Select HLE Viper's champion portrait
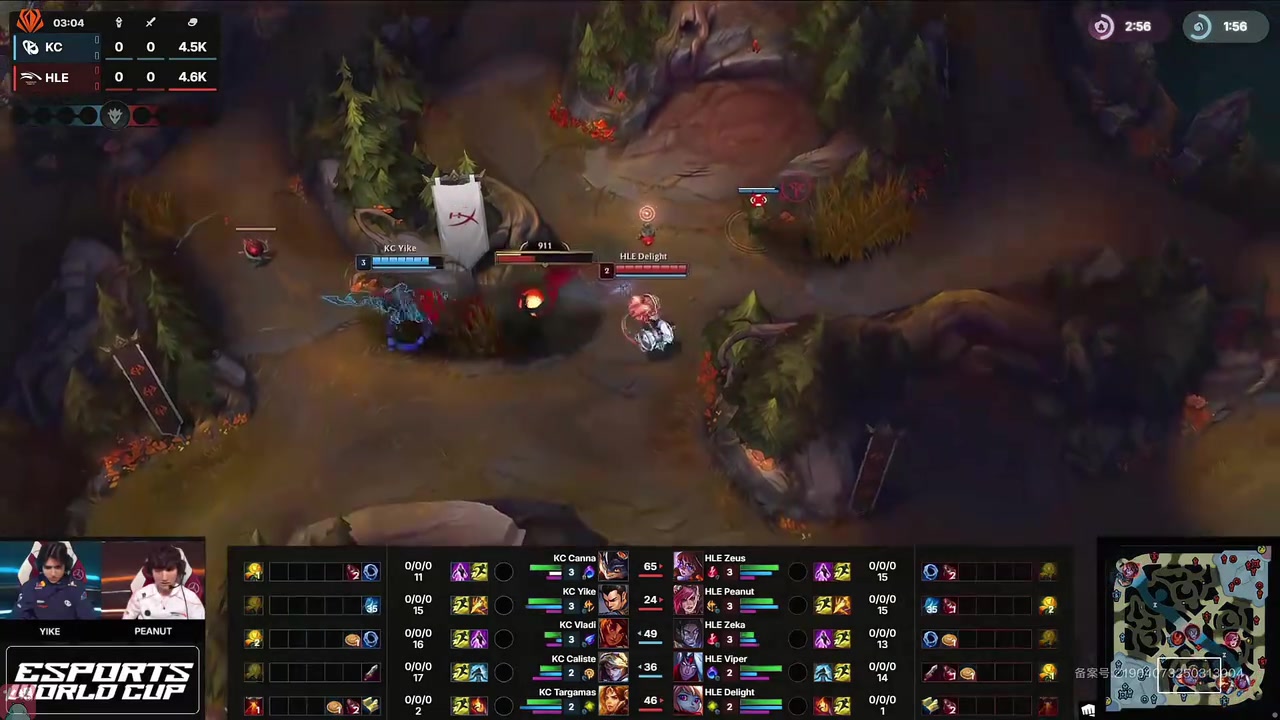This screenshot has height=720, width=1280. tap(687, 666)
